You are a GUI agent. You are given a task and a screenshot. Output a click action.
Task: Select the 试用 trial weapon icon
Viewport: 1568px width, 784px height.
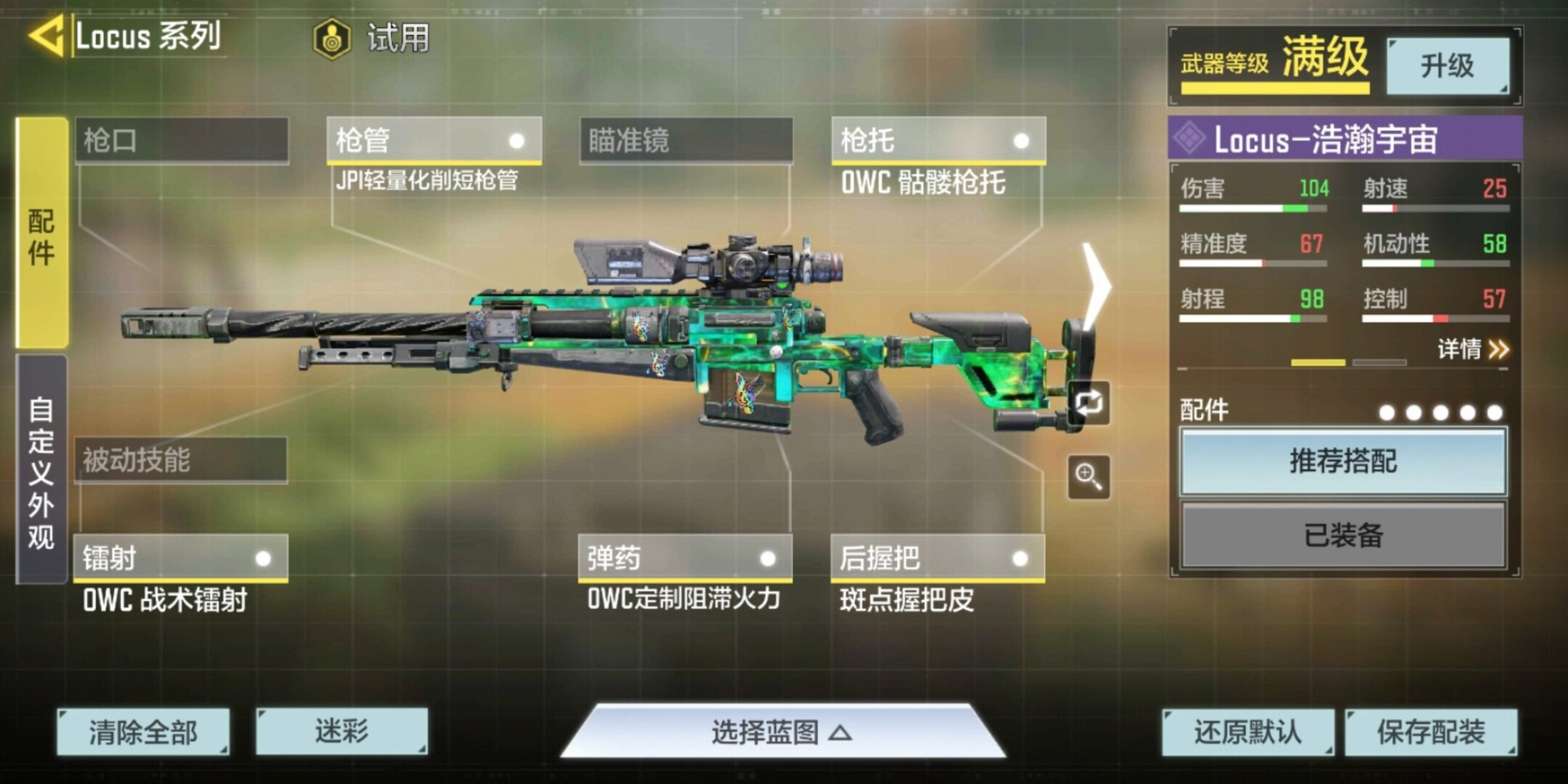[x=331, y=38]
